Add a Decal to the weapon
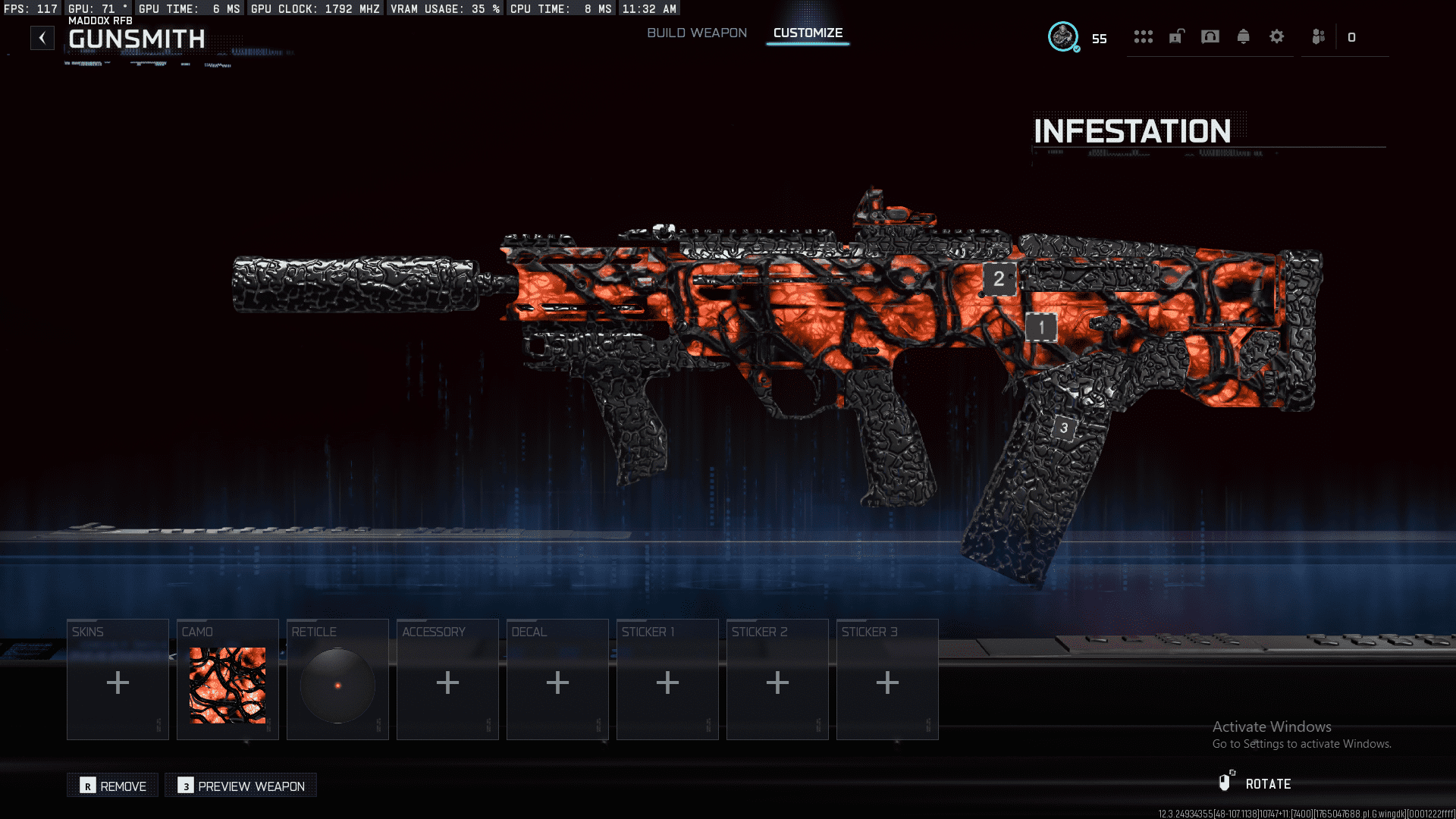This screenshot has height=819, width=1456. coord(557,679)
